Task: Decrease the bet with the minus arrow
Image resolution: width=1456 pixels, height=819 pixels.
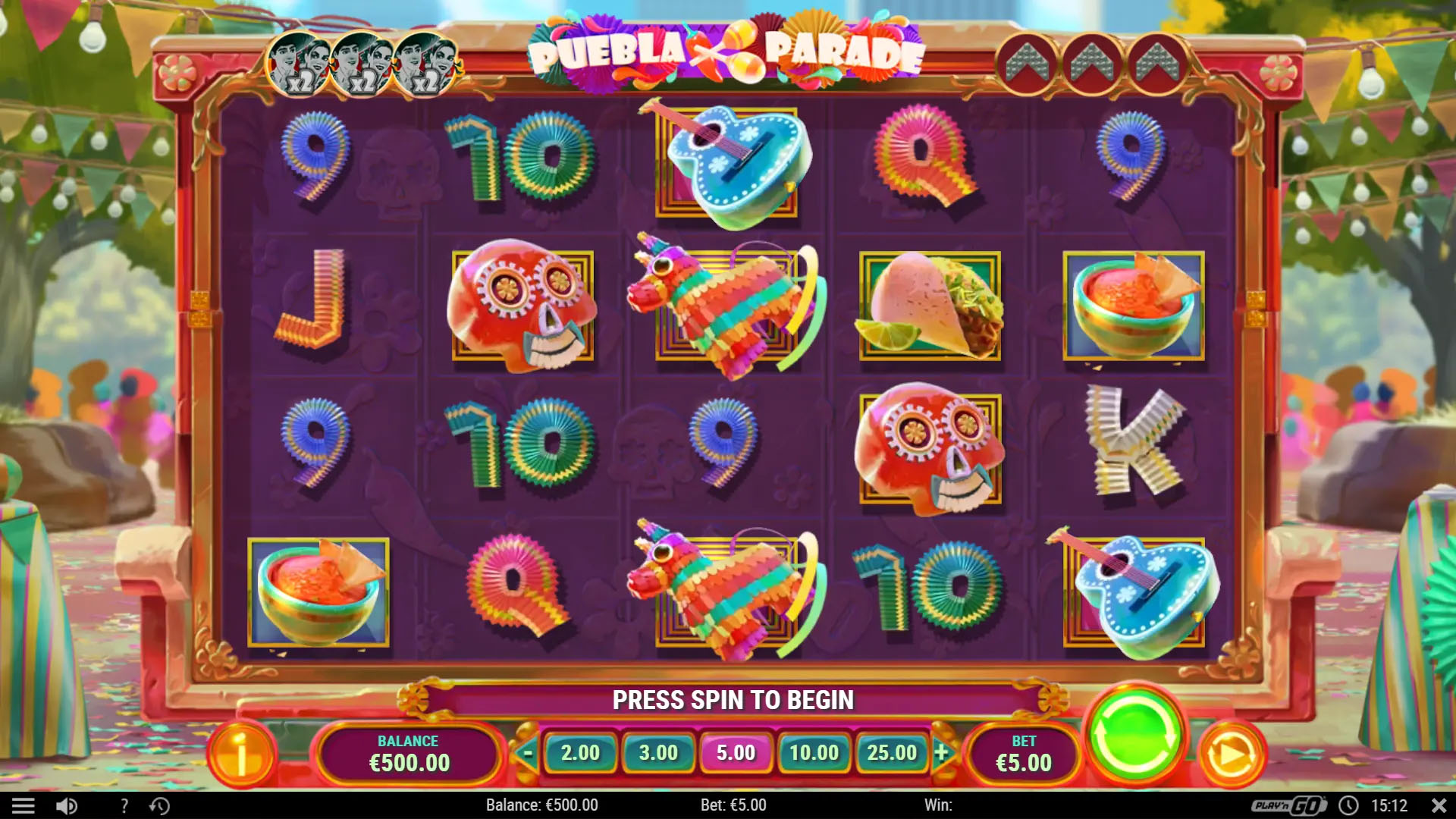Action: tap(528, 752)
